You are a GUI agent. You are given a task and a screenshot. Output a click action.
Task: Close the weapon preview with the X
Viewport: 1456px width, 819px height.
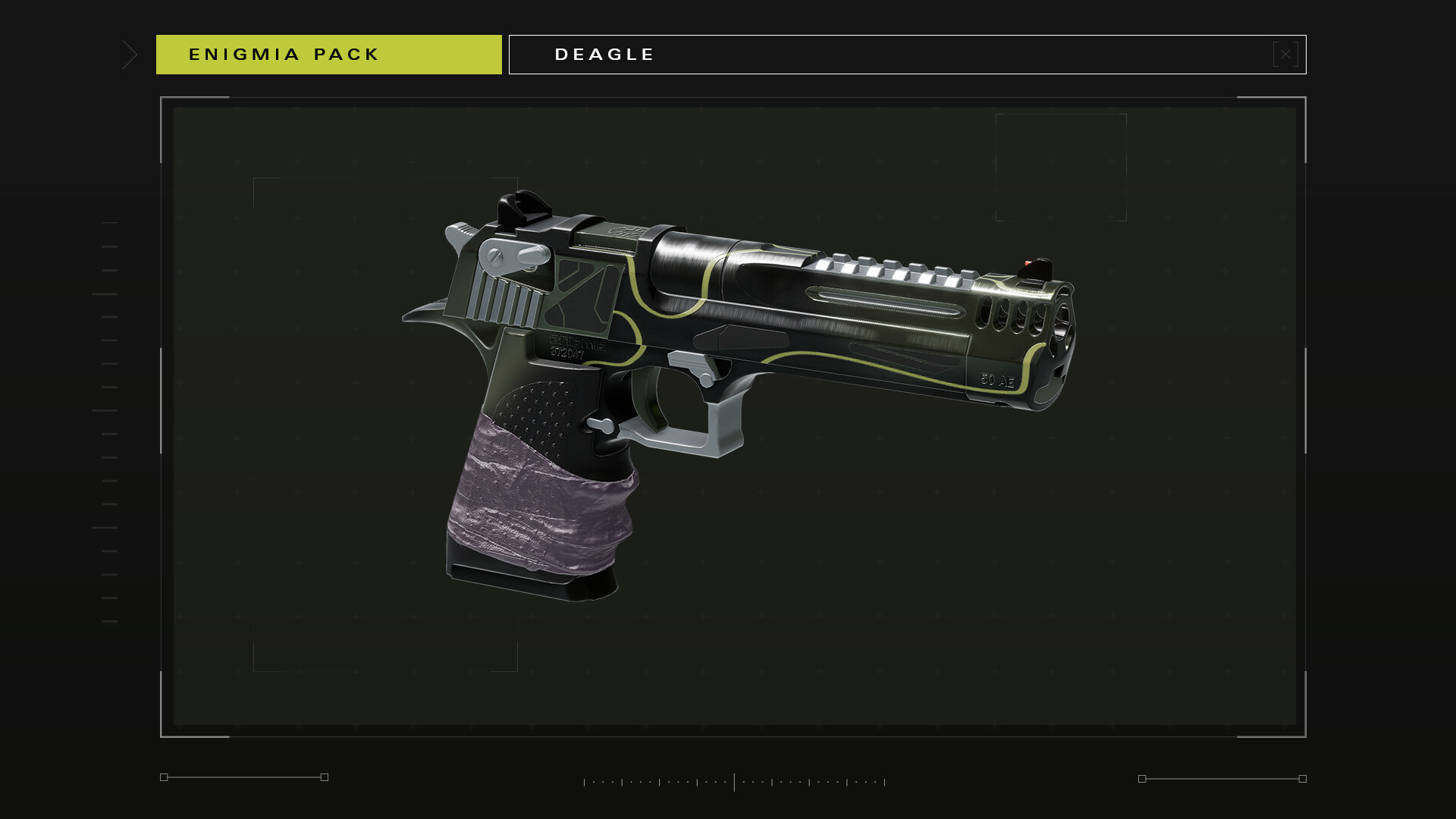pyautogui.click(x=1285, y=55)
